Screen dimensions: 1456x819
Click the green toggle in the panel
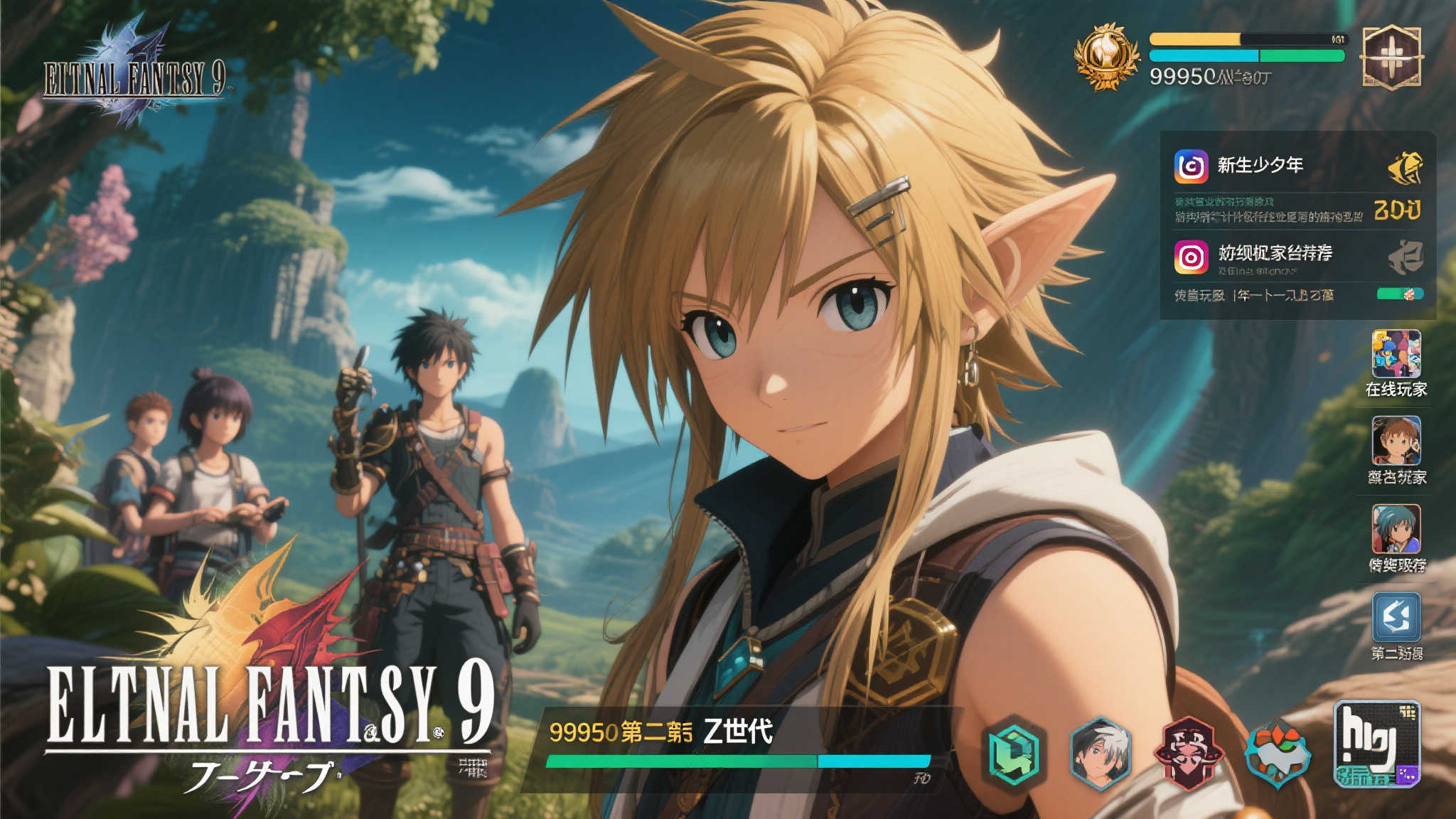click(1399, 294)
